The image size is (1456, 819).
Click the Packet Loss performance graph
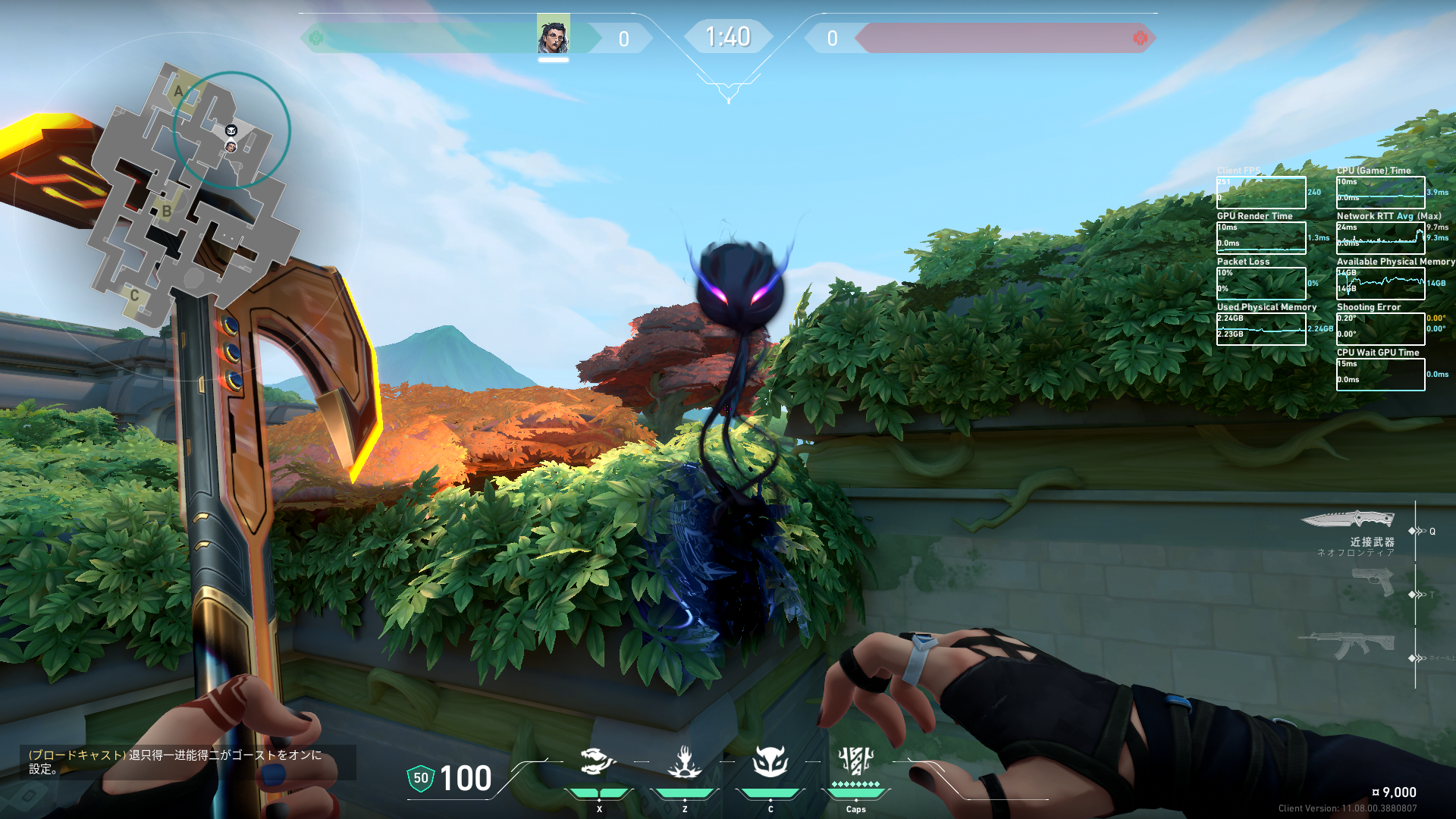pyautogui.click(x=1261, y=284)
